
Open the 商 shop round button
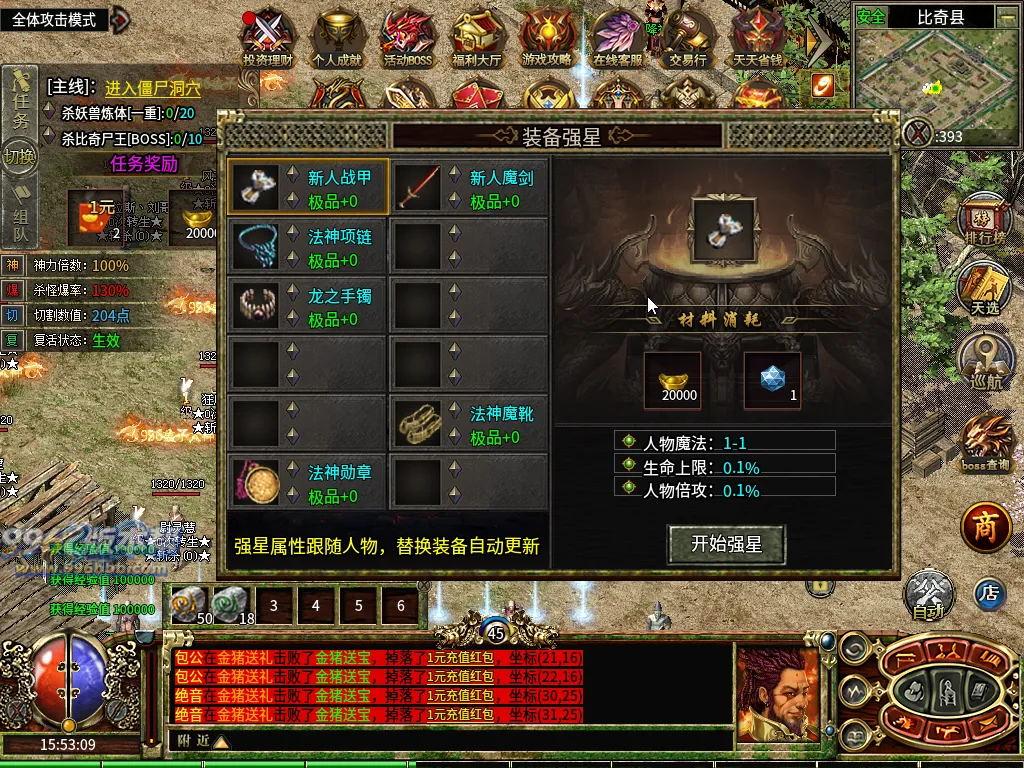pos(985,527)
